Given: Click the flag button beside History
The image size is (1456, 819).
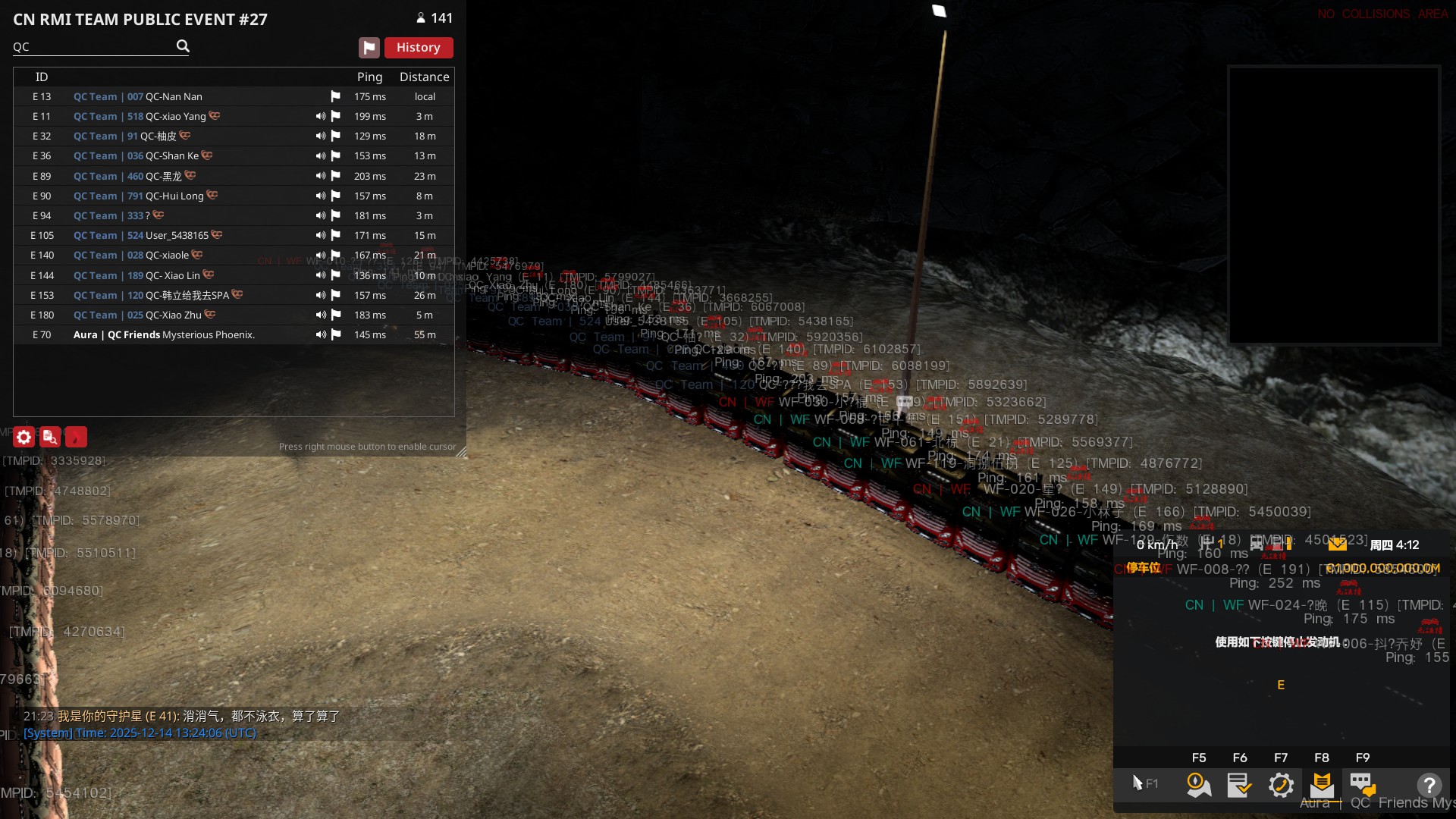Looking at the screenshot, I should [369, 48].
